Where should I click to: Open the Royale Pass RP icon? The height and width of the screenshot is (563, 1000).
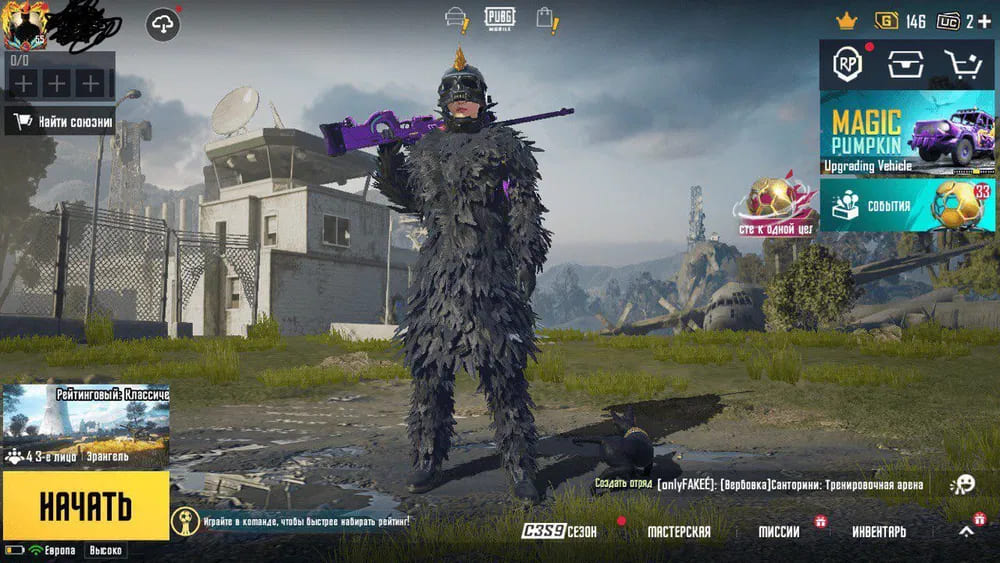848,65
